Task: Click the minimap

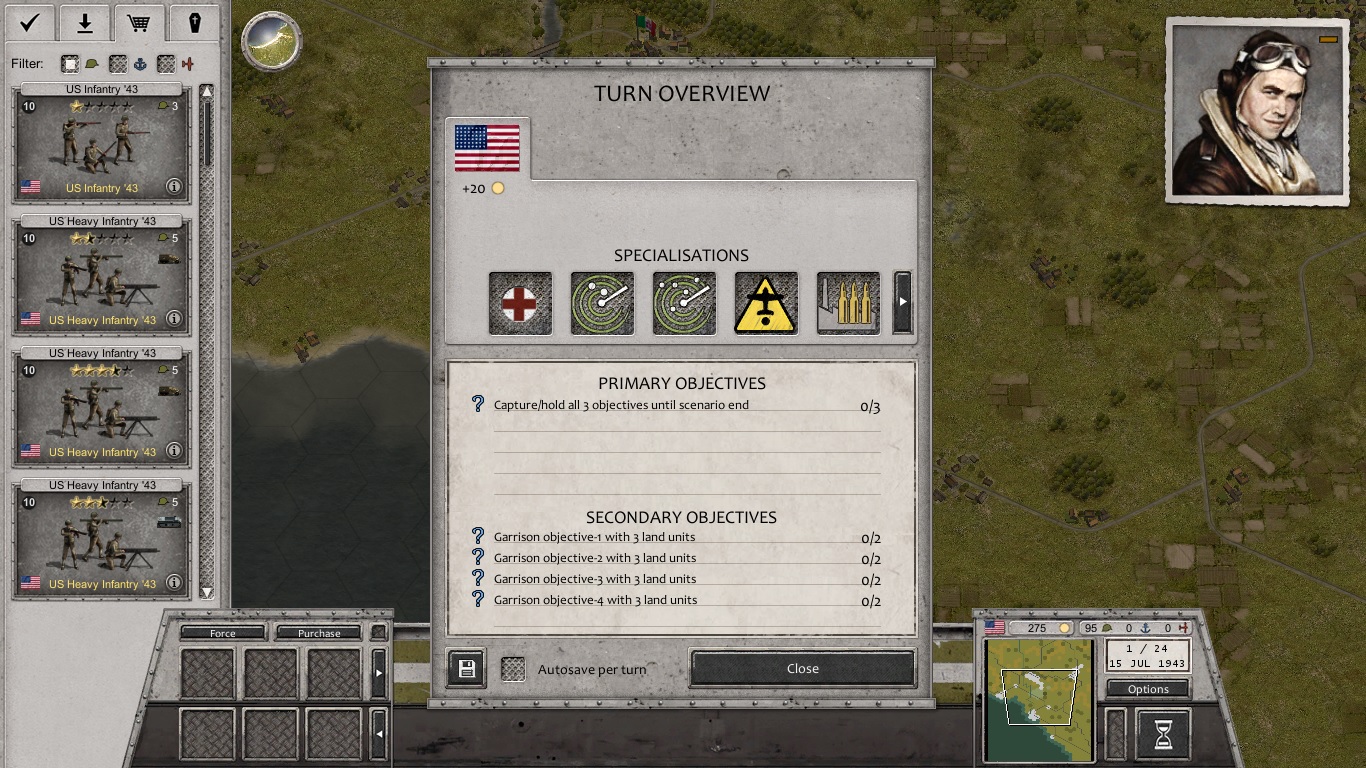Action: (x=1039, y=700)
